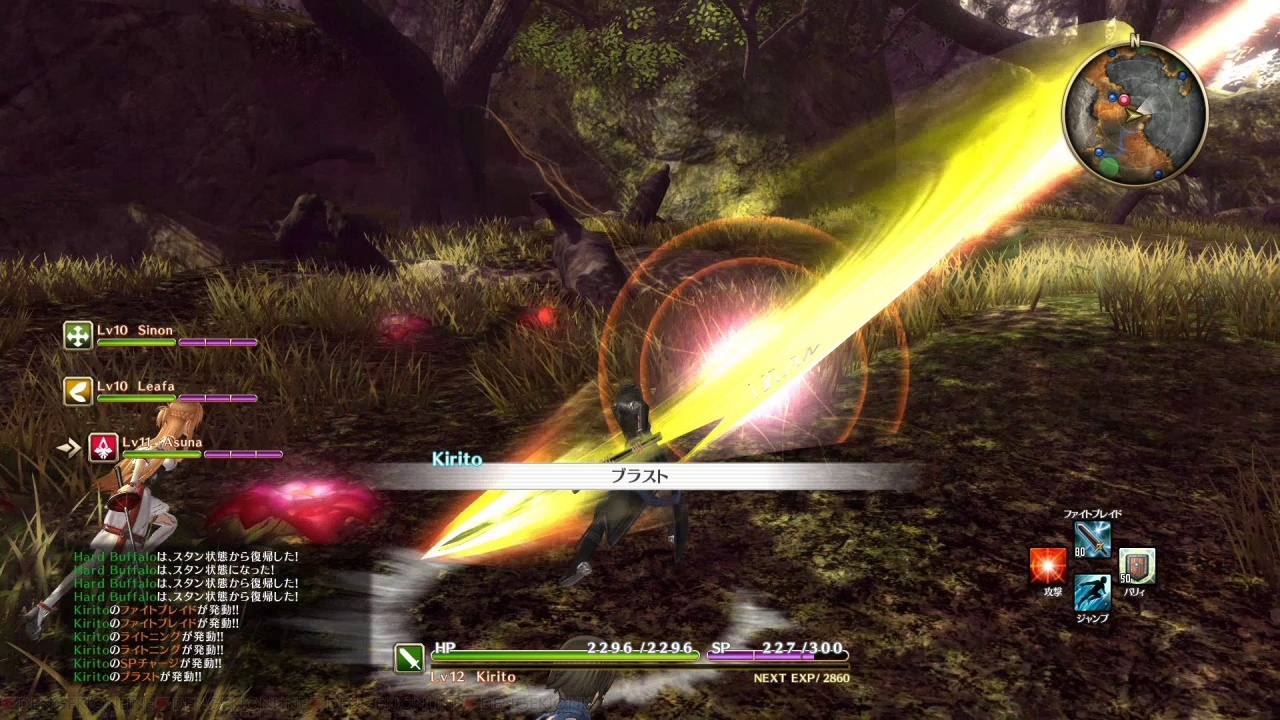Pick Asuna's red party icon

click(x=104, y=447)
